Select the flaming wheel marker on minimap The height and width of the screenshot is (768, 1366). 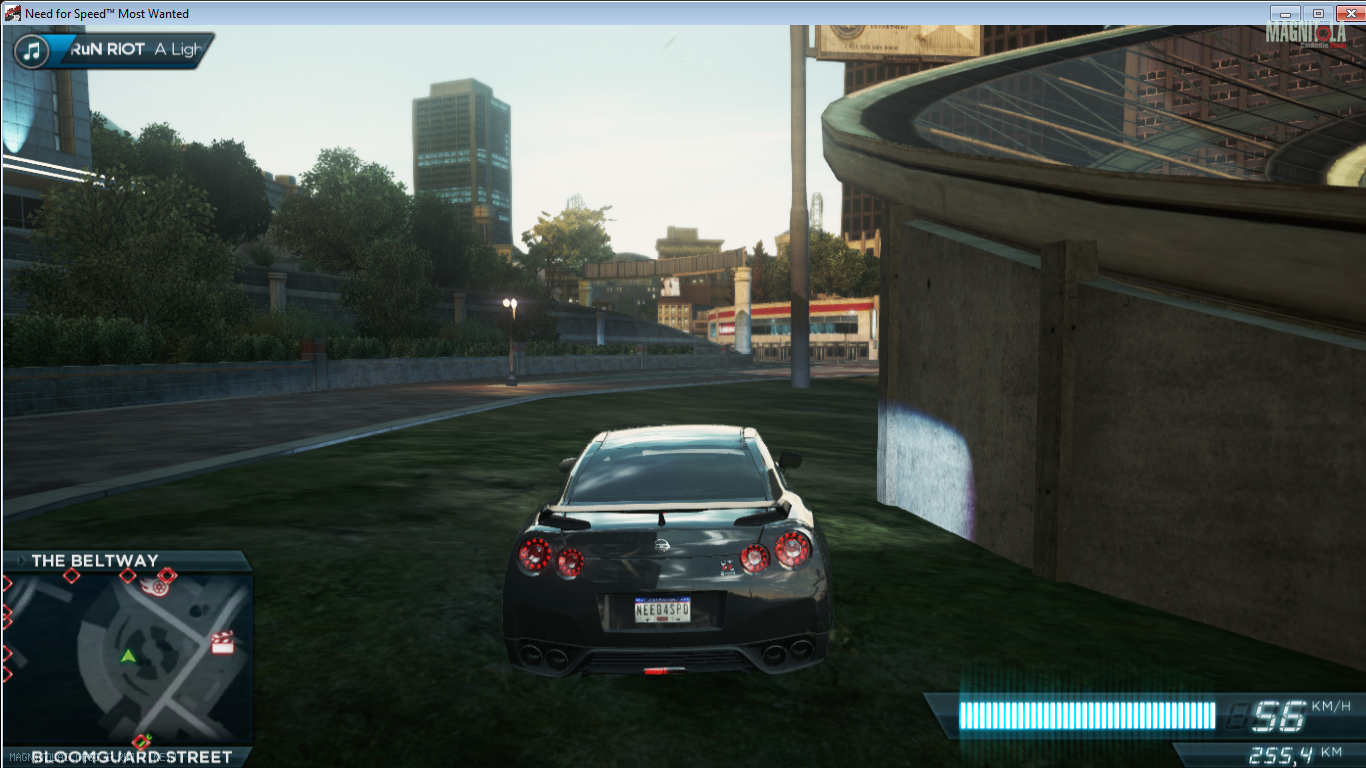point(159,586)
